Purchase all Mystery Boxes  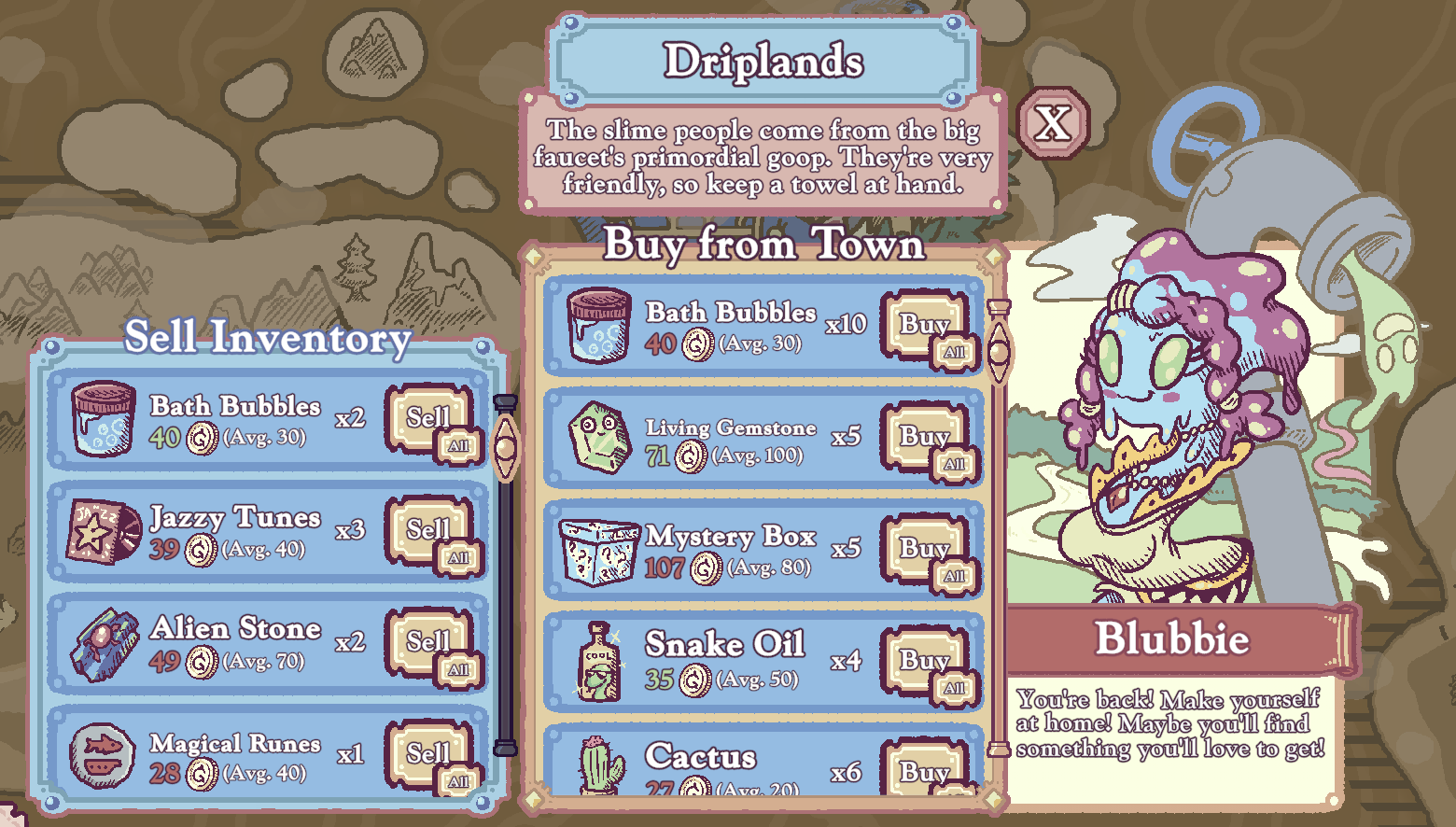[954, 576]
